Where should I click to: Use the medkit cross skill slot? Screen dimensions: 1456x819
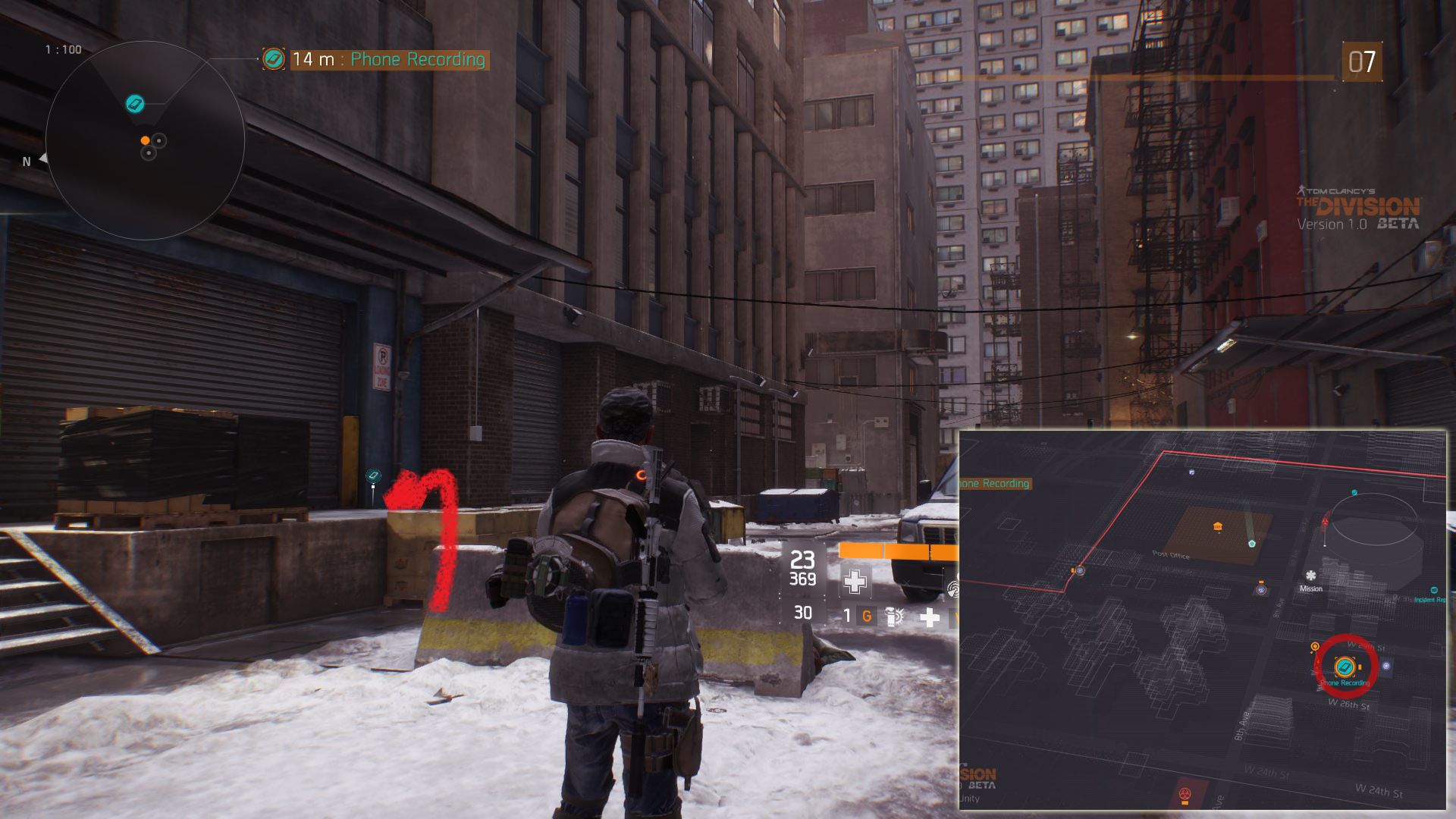pos(855,582)
